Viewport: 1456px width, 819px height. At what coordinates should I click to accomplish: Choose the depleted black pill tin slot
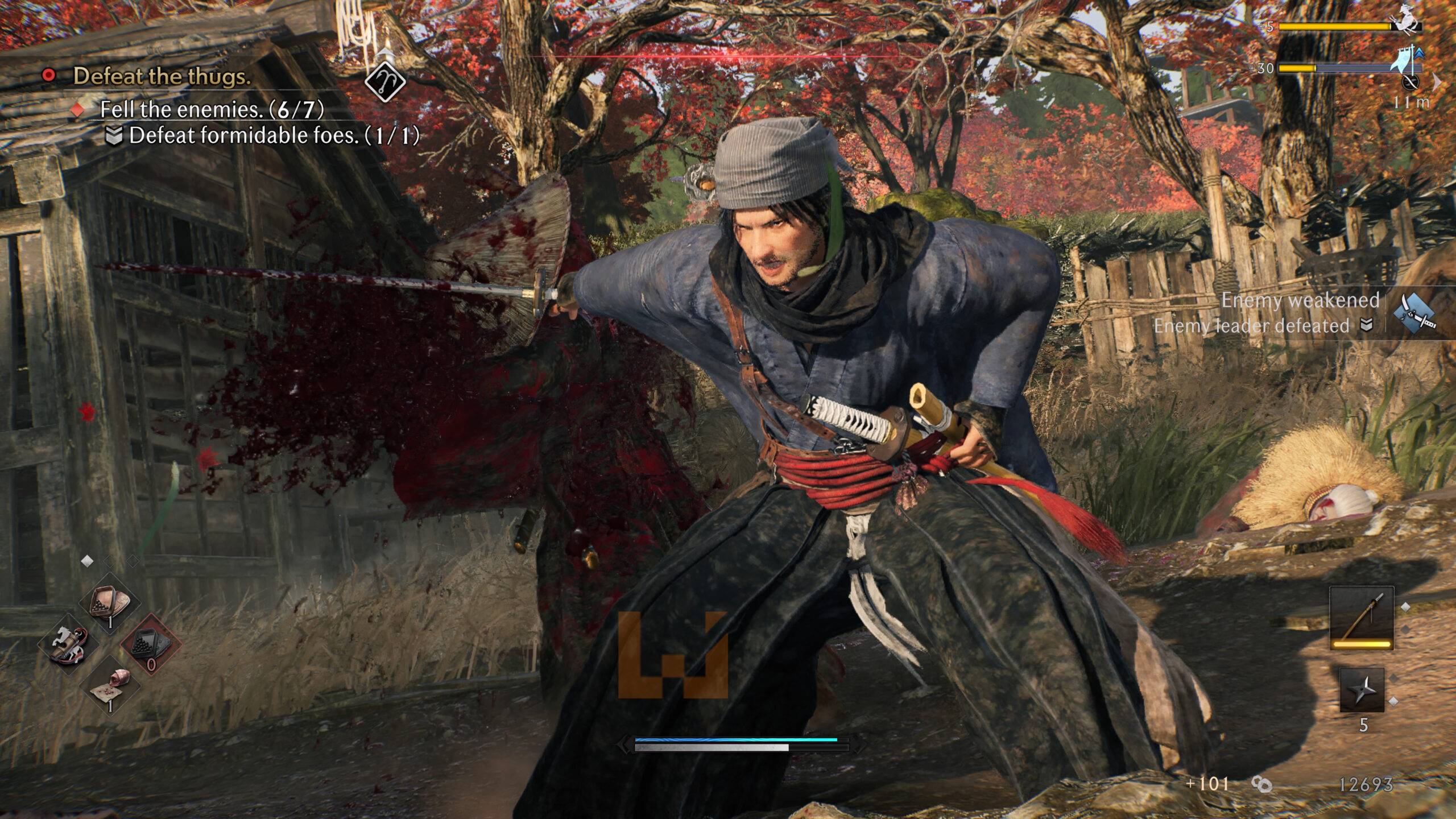(x=150, y=644)
